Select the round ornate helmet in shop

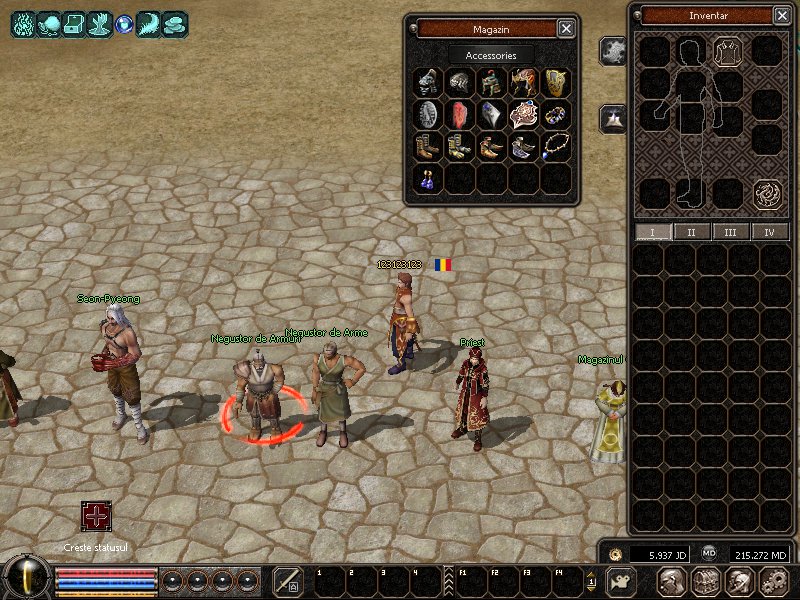460,82
